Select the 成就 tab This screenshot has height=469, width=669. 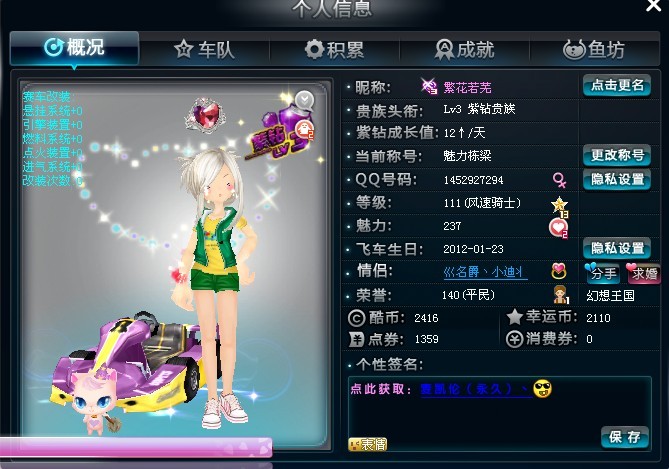pyautogui.click(x=464, y=48)
